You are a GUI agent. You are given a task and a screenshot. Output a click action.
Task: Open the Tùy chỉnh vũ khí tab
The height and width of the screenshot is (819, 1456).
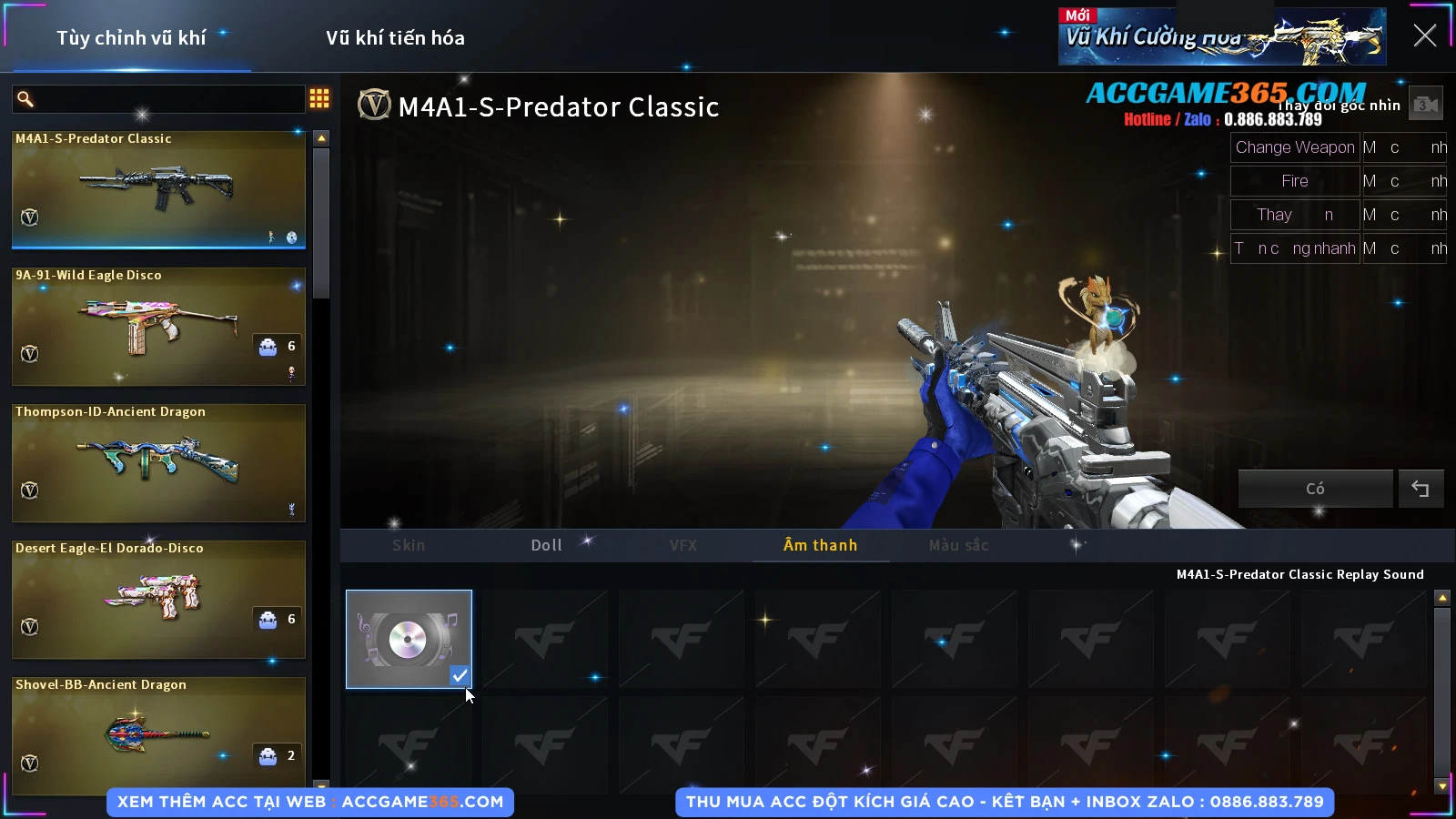(x=131, y=38)
